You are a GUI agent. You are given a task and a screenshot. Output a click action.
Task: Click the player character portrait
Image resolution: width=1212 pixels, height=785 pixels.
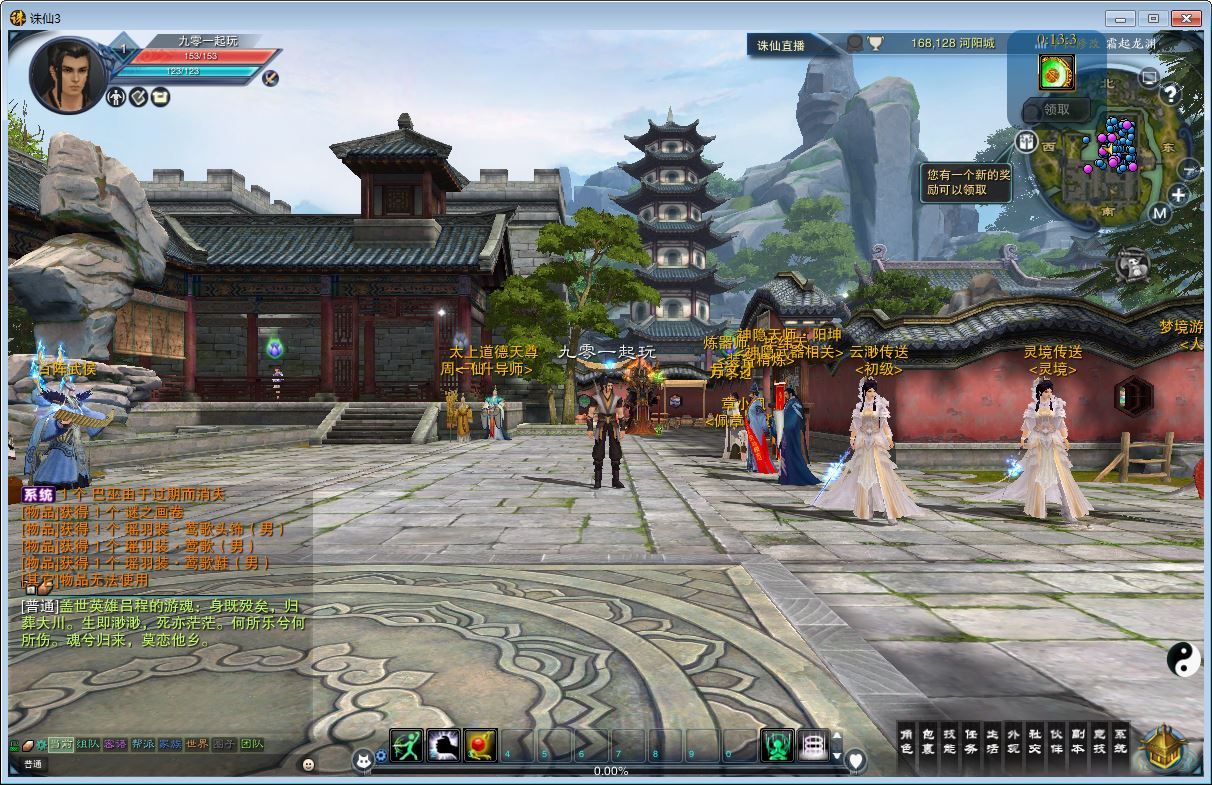[x=67, y=75]
